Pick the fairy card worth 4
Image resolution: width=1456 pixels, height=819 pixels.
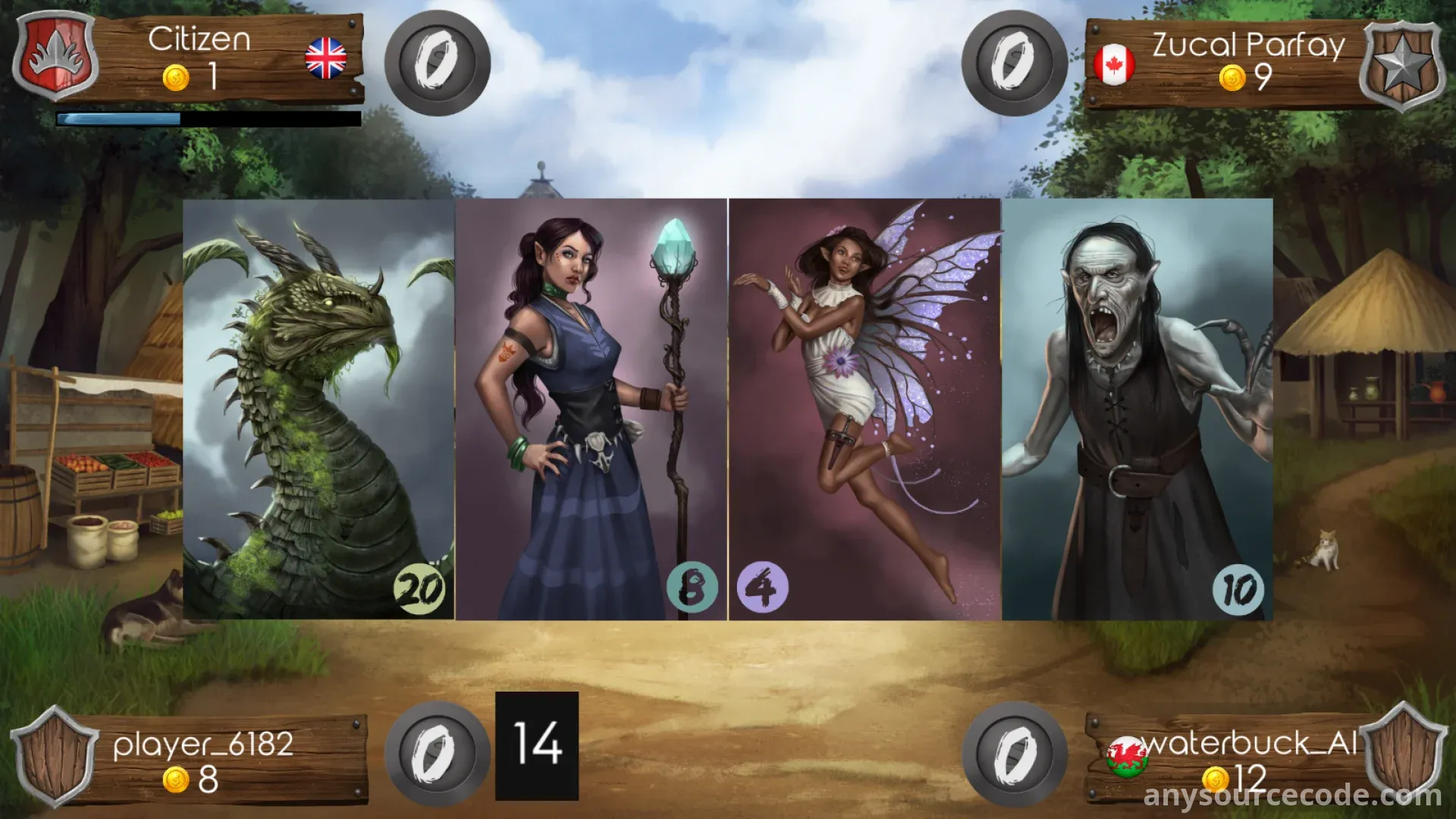(864, 409)
